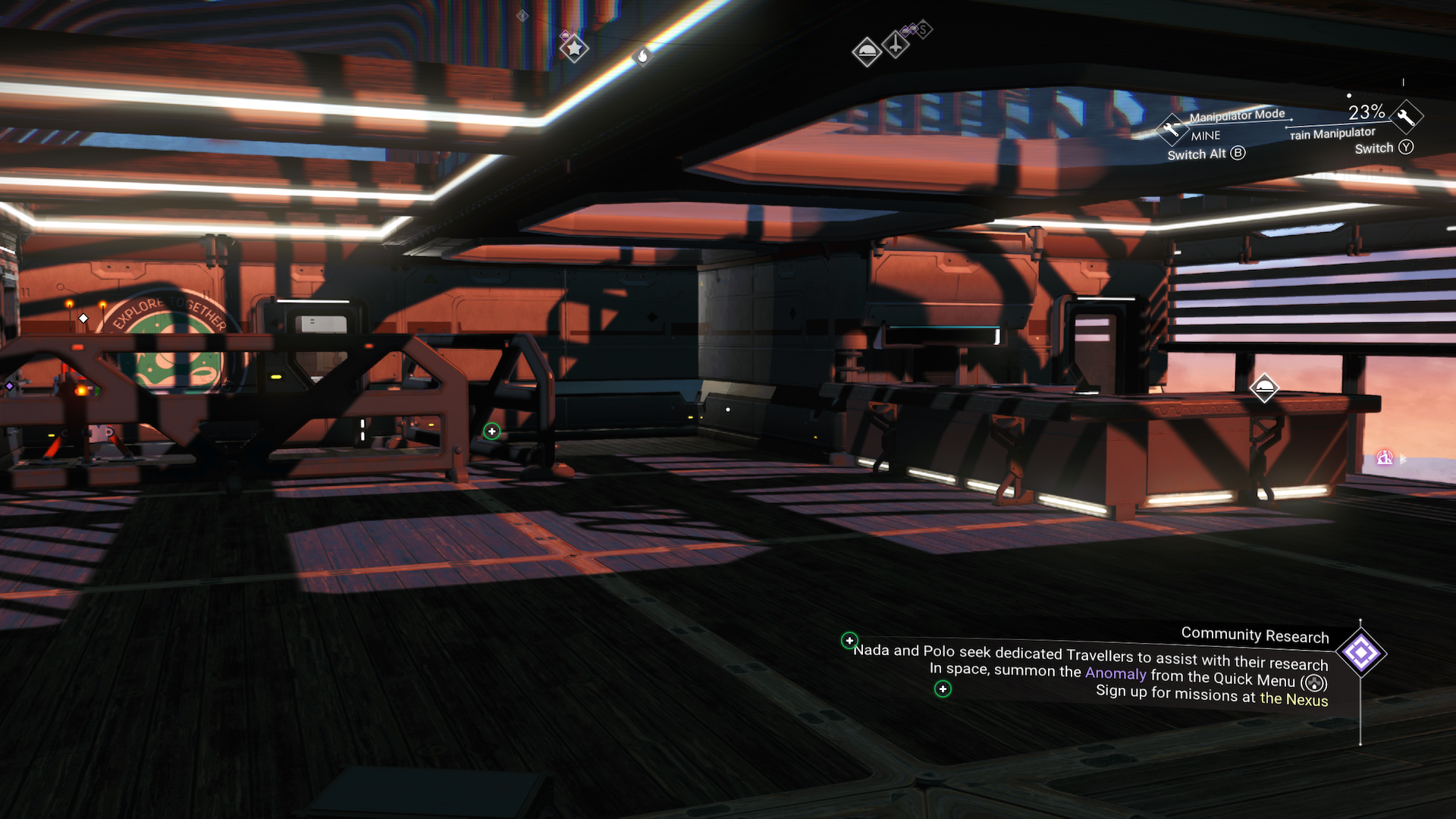
Task: Click the white star milestone marker icon
Action: (574, 47)
